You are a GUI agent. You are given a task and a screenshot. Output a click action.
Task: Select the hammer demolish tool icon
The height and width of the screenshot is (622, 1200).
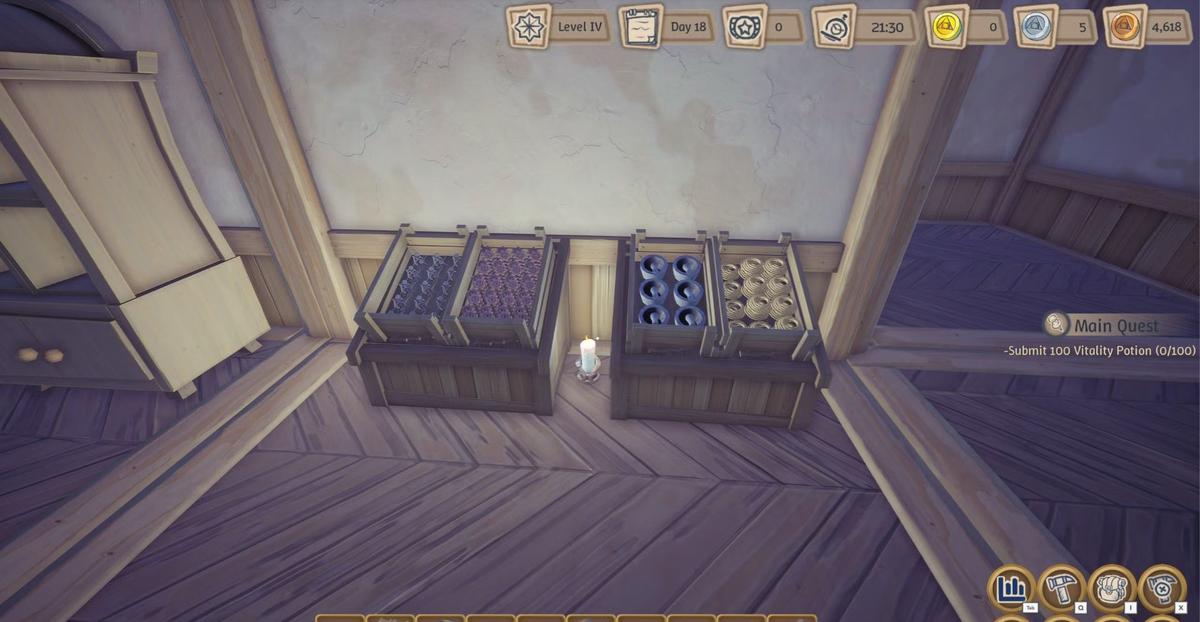(1161, 588)
